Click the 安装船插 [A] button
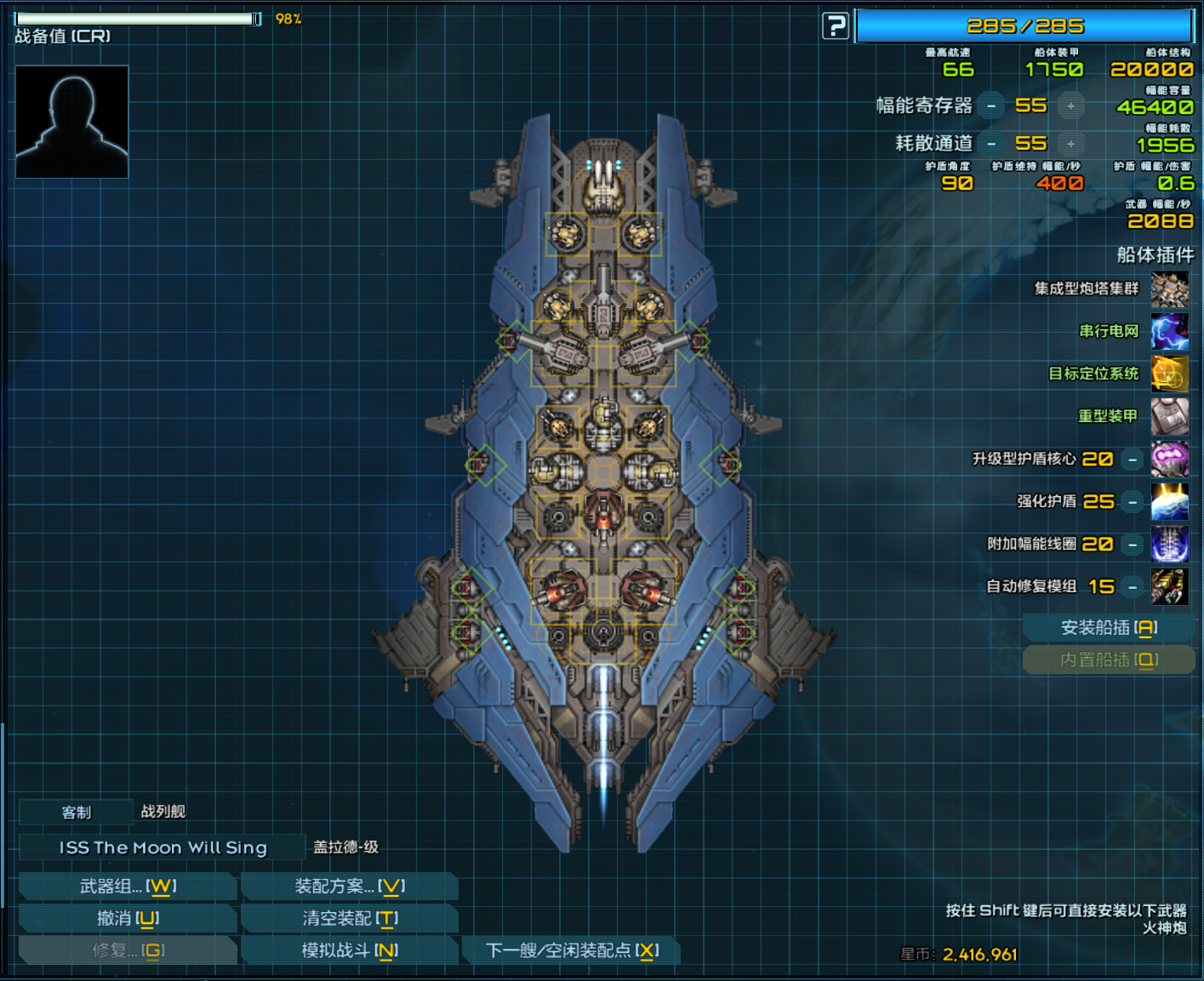The height and width of the screenshot is (981, 1204). pyautogui.click(x=1109, y=628)
